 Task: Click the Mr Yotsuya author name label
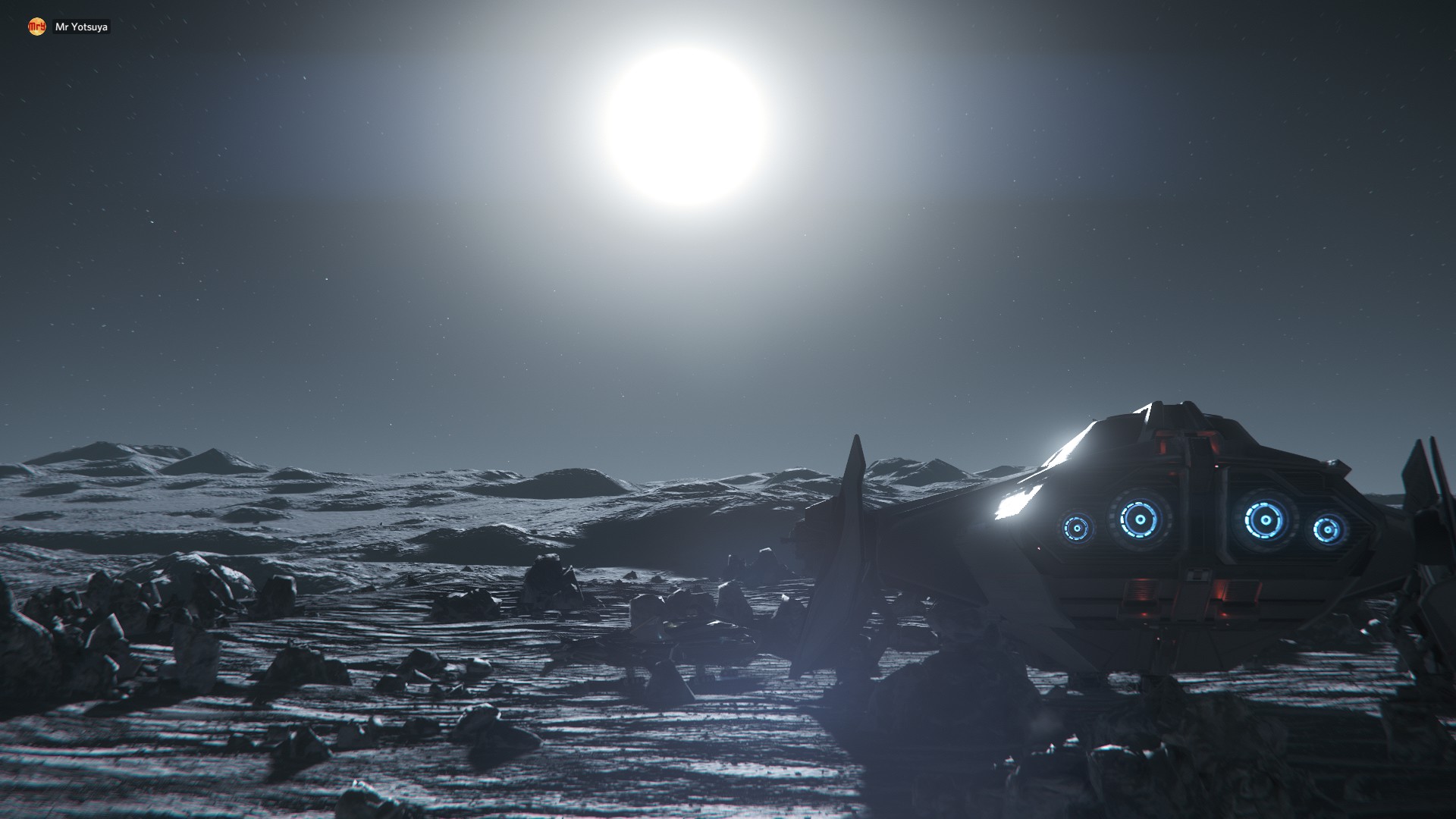click(81, 27)
